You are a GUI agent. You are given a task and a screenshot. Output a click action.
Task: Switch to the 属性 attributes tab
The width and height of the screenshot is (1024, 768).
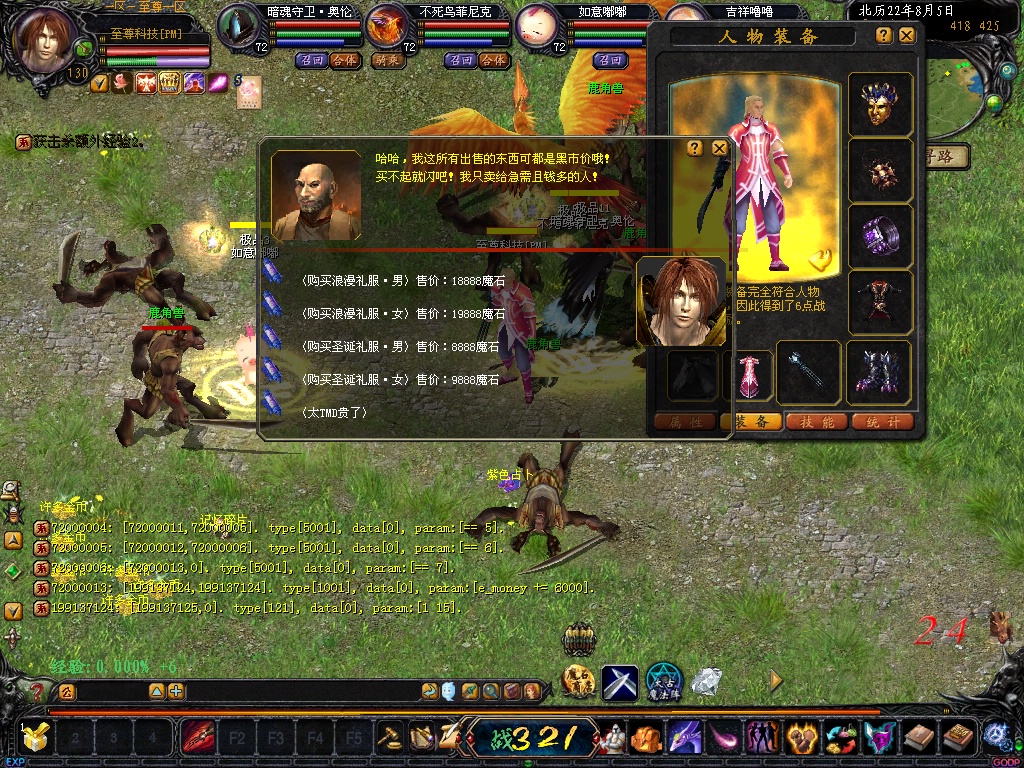pyautogui.click(x=685, y=422)
